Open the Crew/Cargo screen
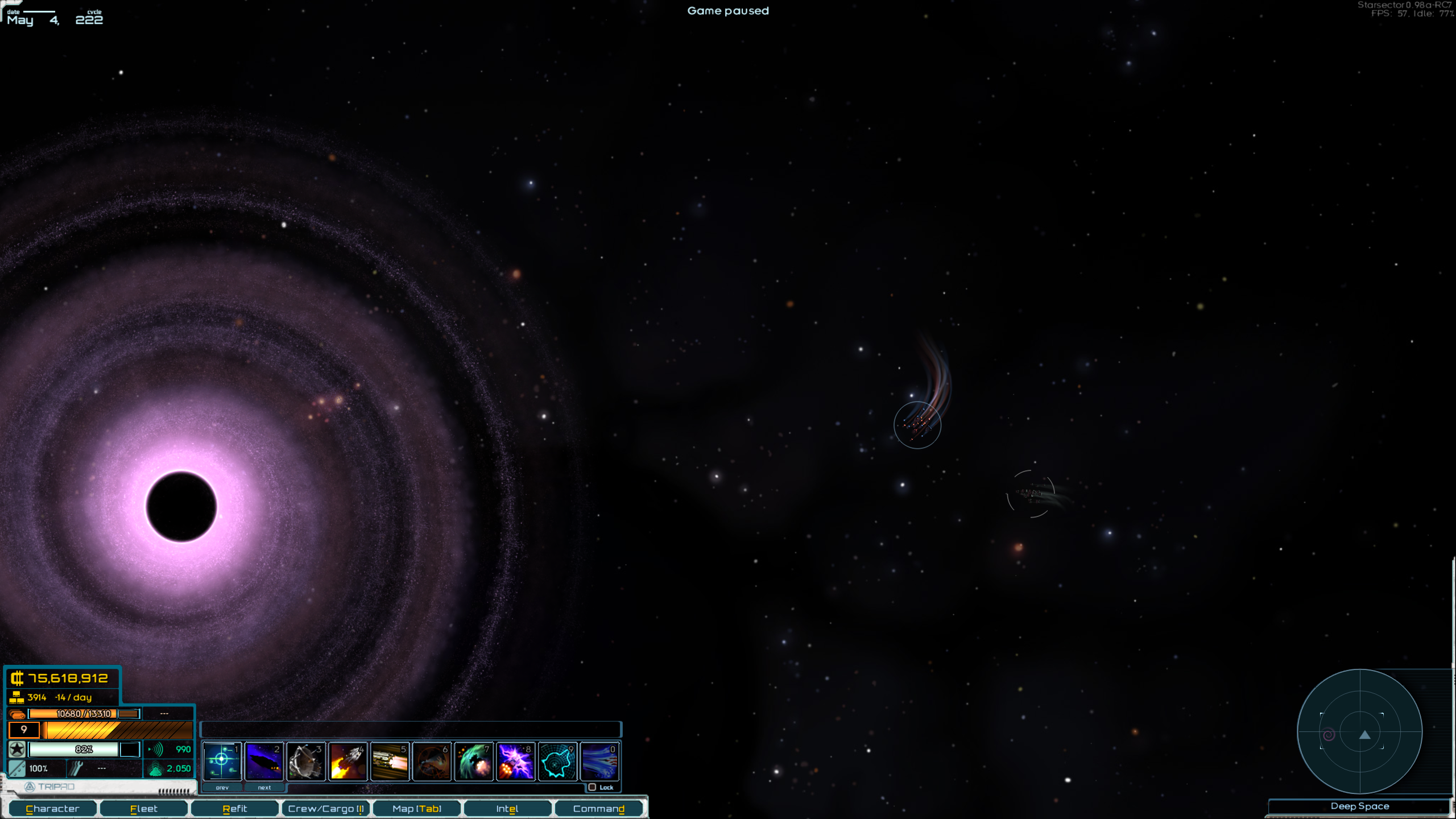1456x819 pixels. coord(326,808)
